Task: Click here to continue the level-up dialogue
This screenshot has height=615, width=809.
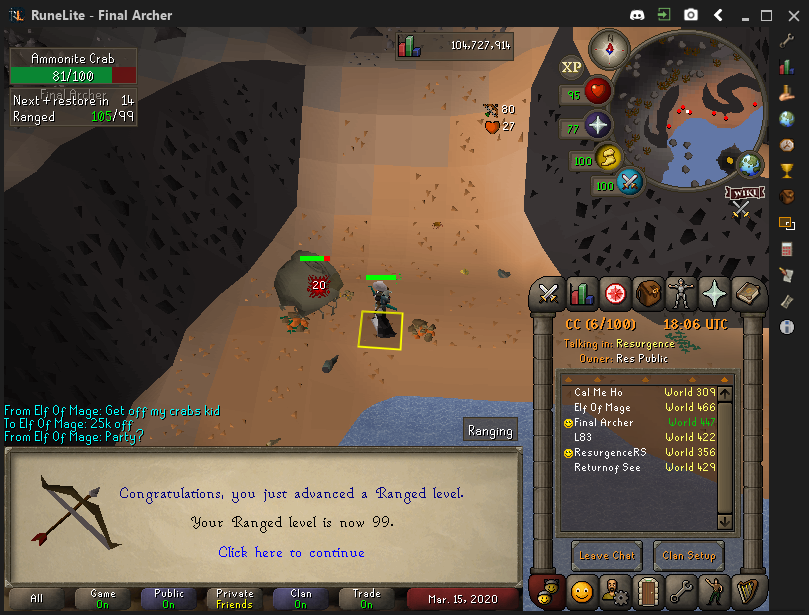Action: [x=291, y=553]
